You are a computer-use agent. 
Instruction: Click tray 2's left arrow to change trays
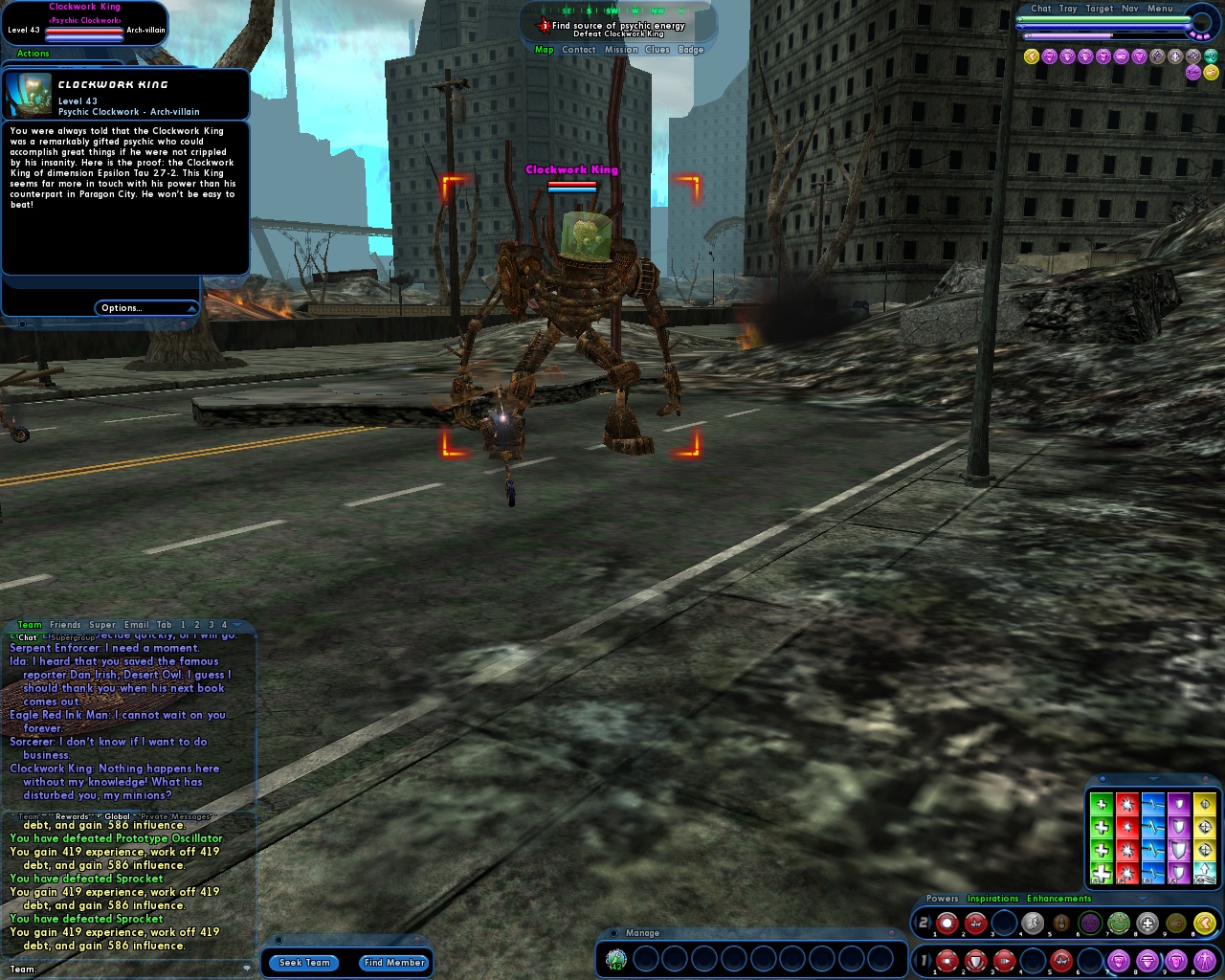point(914,922)
